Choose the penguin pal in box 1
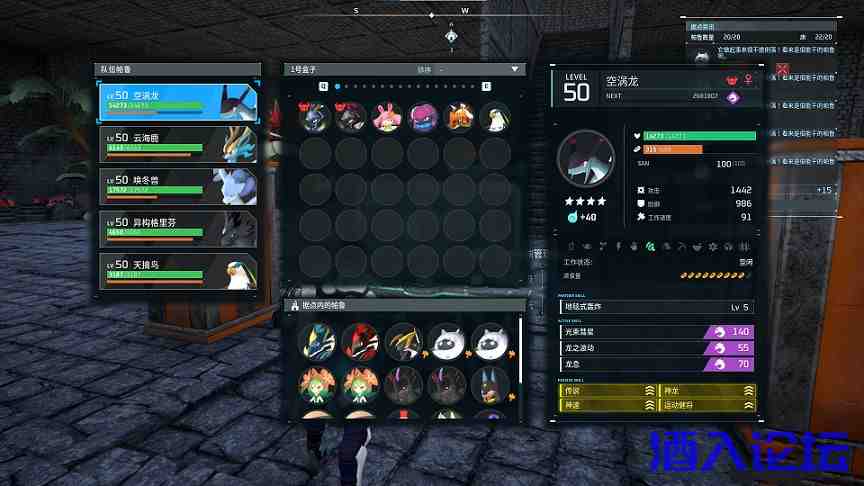Screen dimensions: 864x486 tap(495, 118)
